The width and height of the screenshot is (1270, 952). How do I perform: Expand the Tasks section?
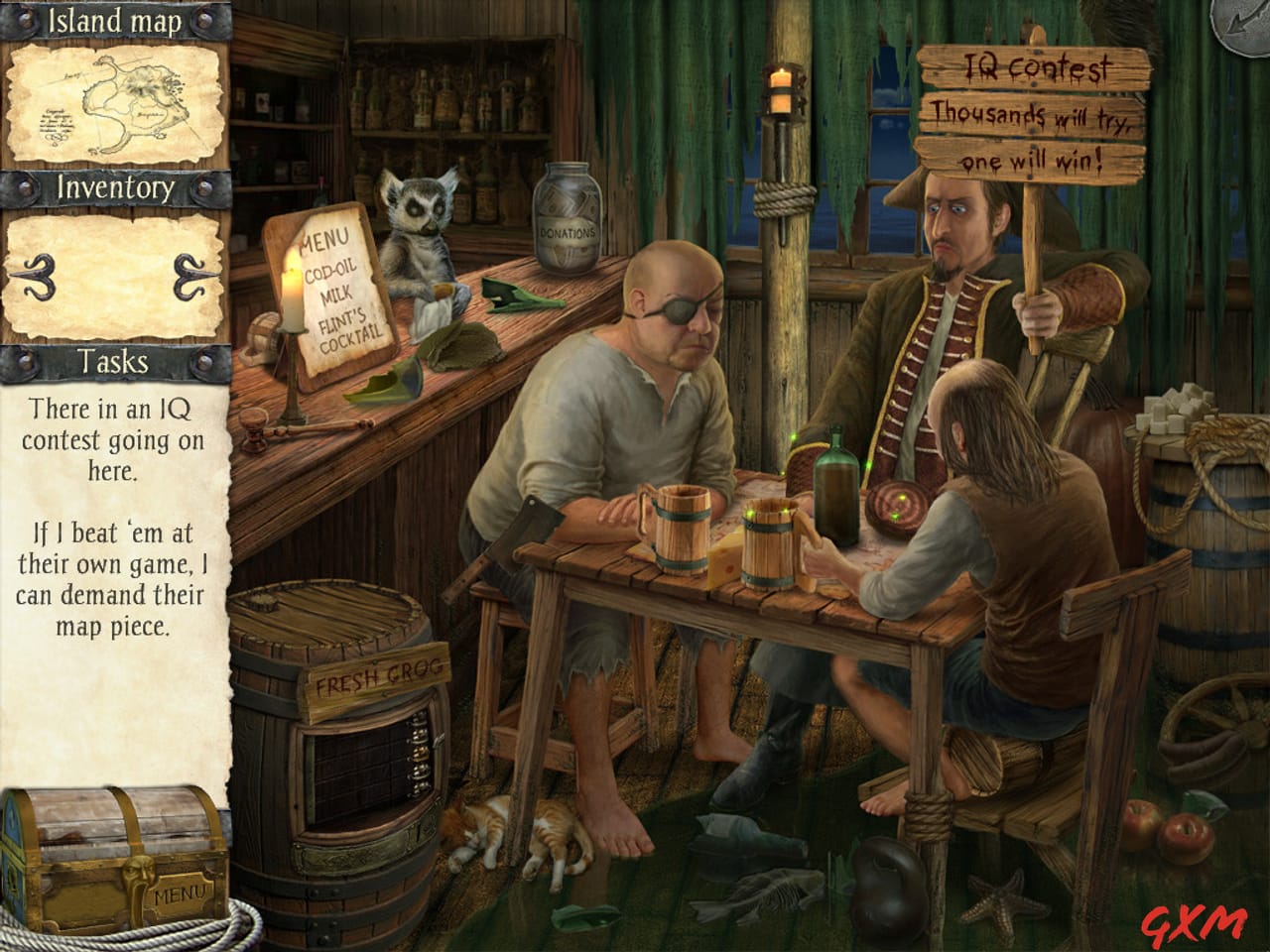pos(112,362)
